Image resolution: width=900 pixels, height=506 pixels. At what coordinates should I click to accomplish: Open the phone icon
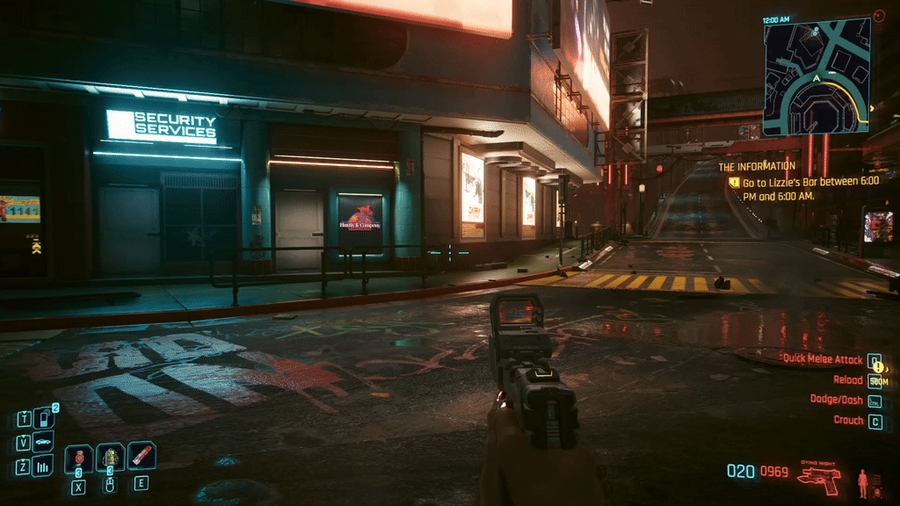point(43,418)
